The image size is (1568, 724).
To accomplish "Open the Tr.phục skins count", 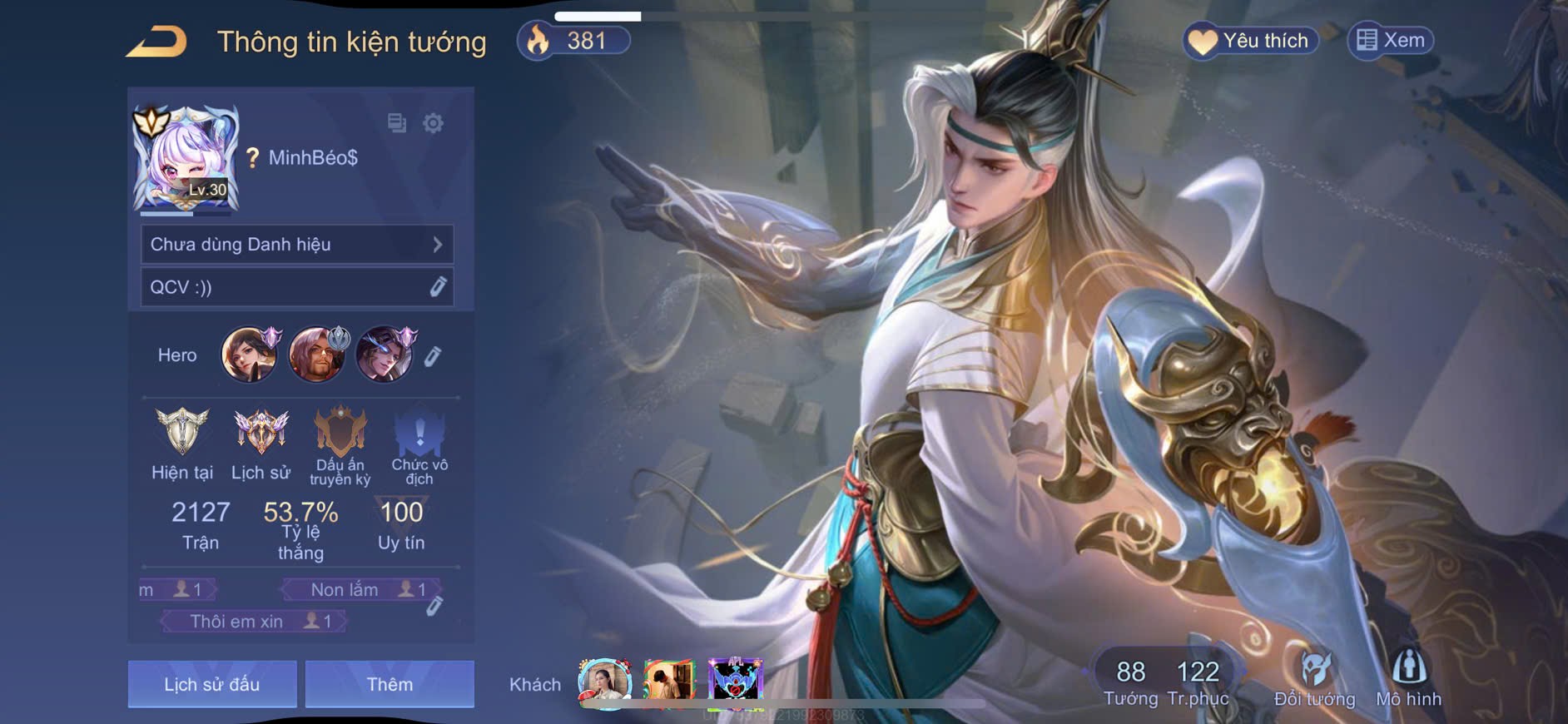I will pos(1198,682).
